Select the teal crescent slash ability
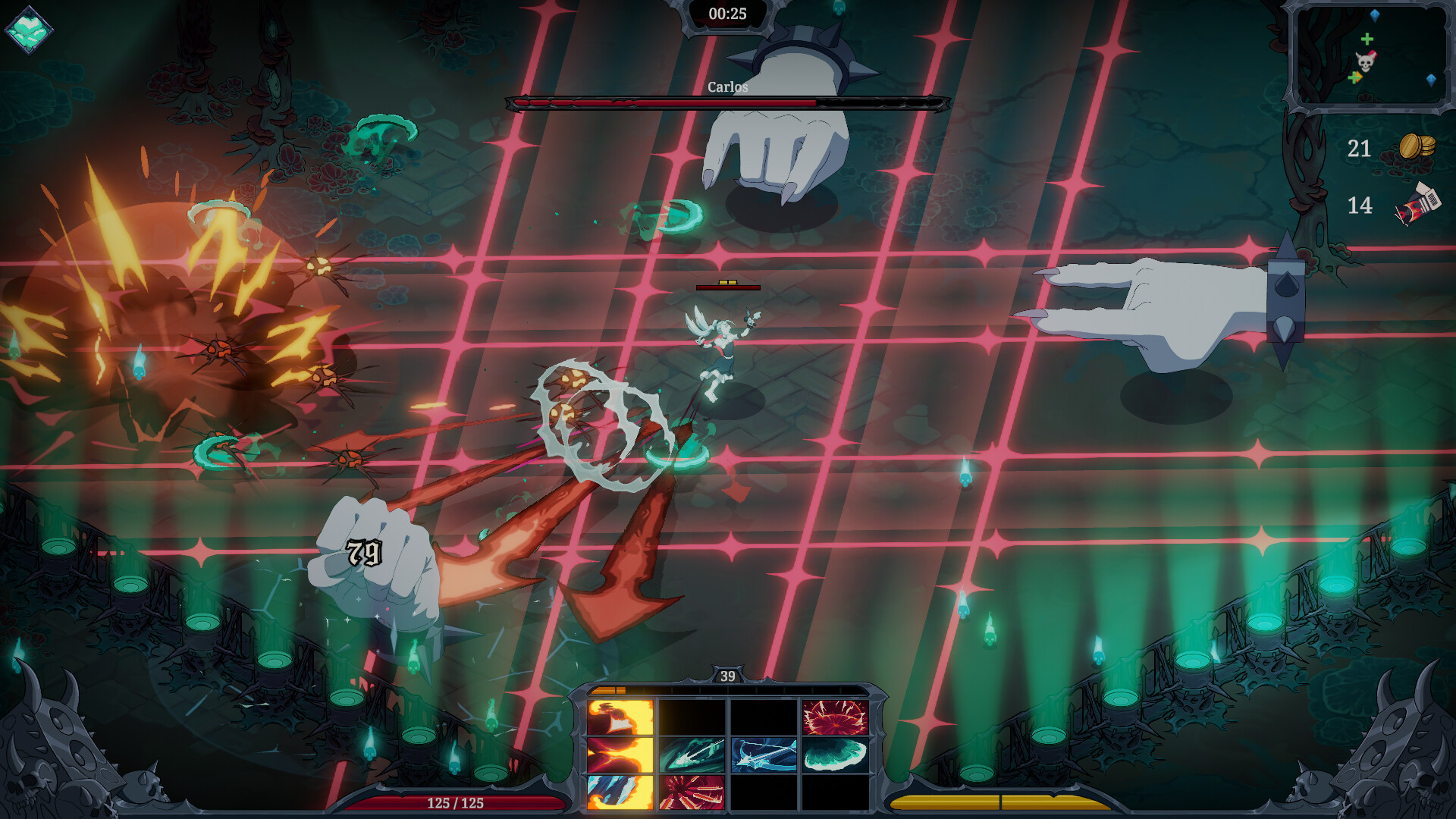 (x=835, y=755)
